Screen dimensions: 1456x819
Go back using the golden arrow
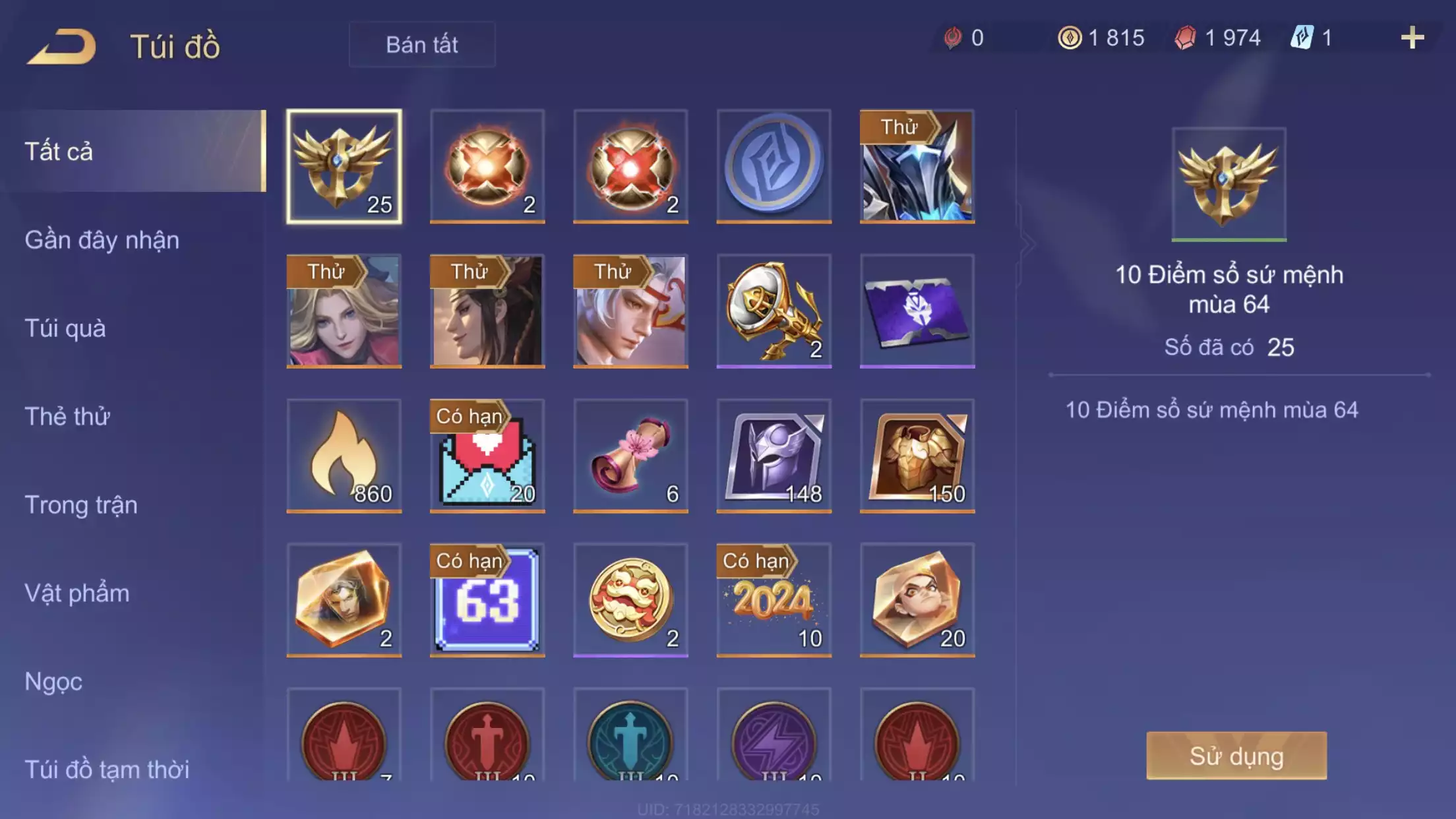(x=61, y=46)
